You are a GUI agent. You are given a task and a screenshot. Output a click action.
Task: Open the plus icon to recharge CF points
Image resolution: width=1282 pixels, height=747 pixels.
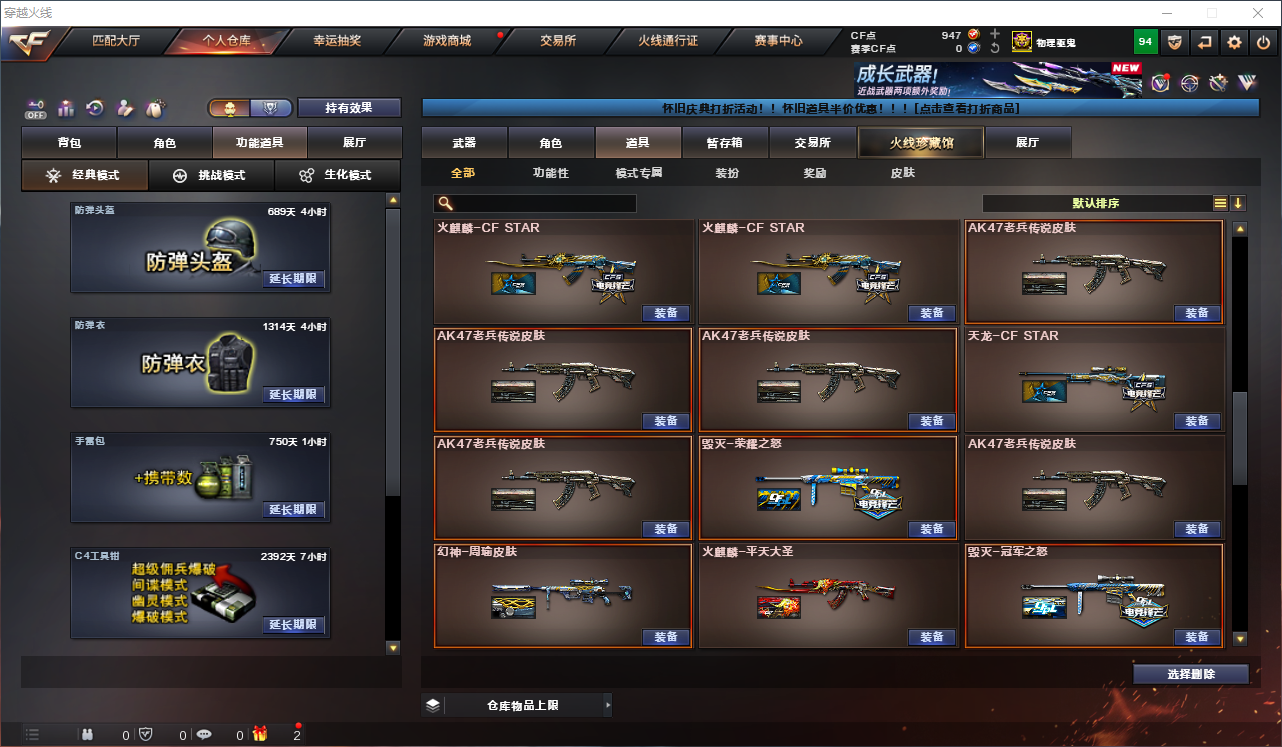pos(995,33)
